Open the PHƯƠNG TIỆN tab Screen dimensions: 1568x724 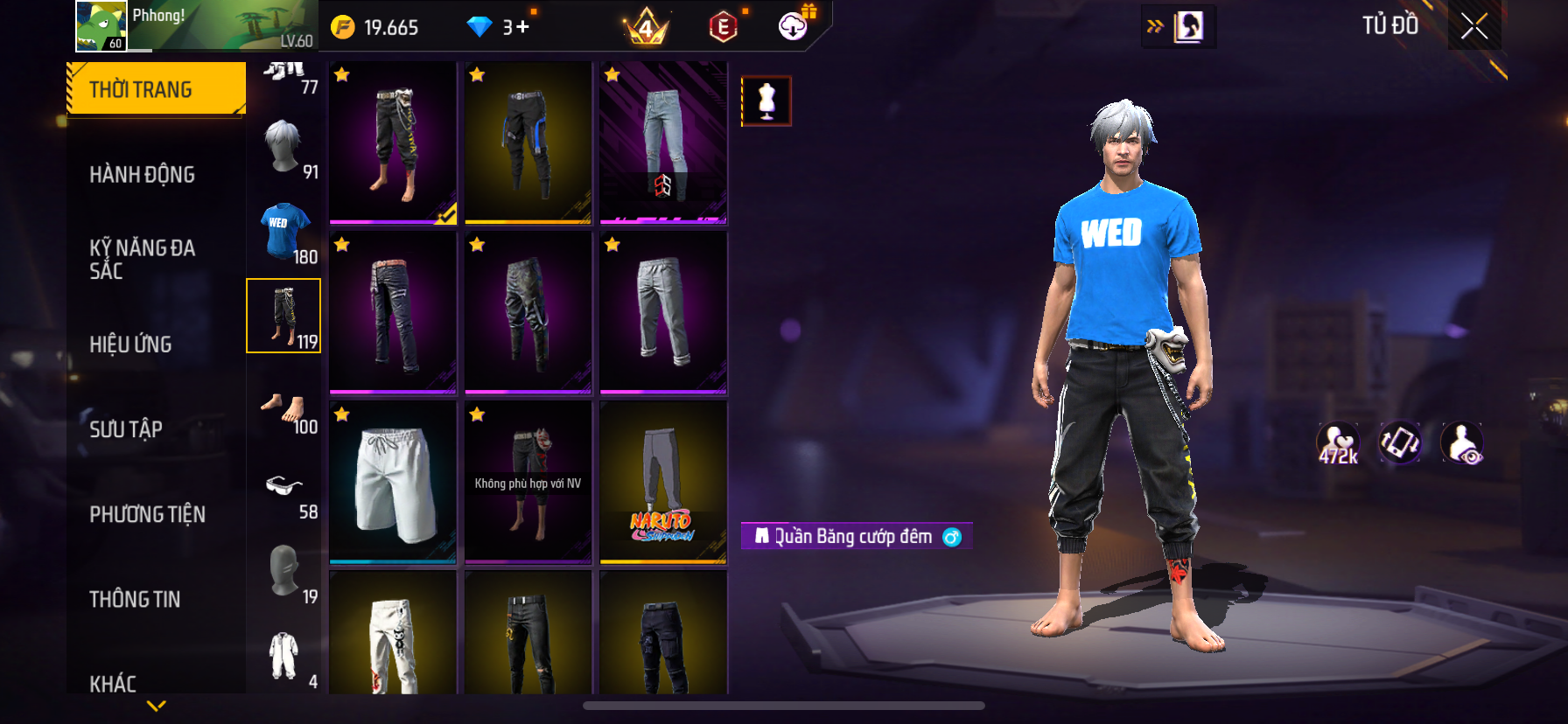[x=147, y=514]
